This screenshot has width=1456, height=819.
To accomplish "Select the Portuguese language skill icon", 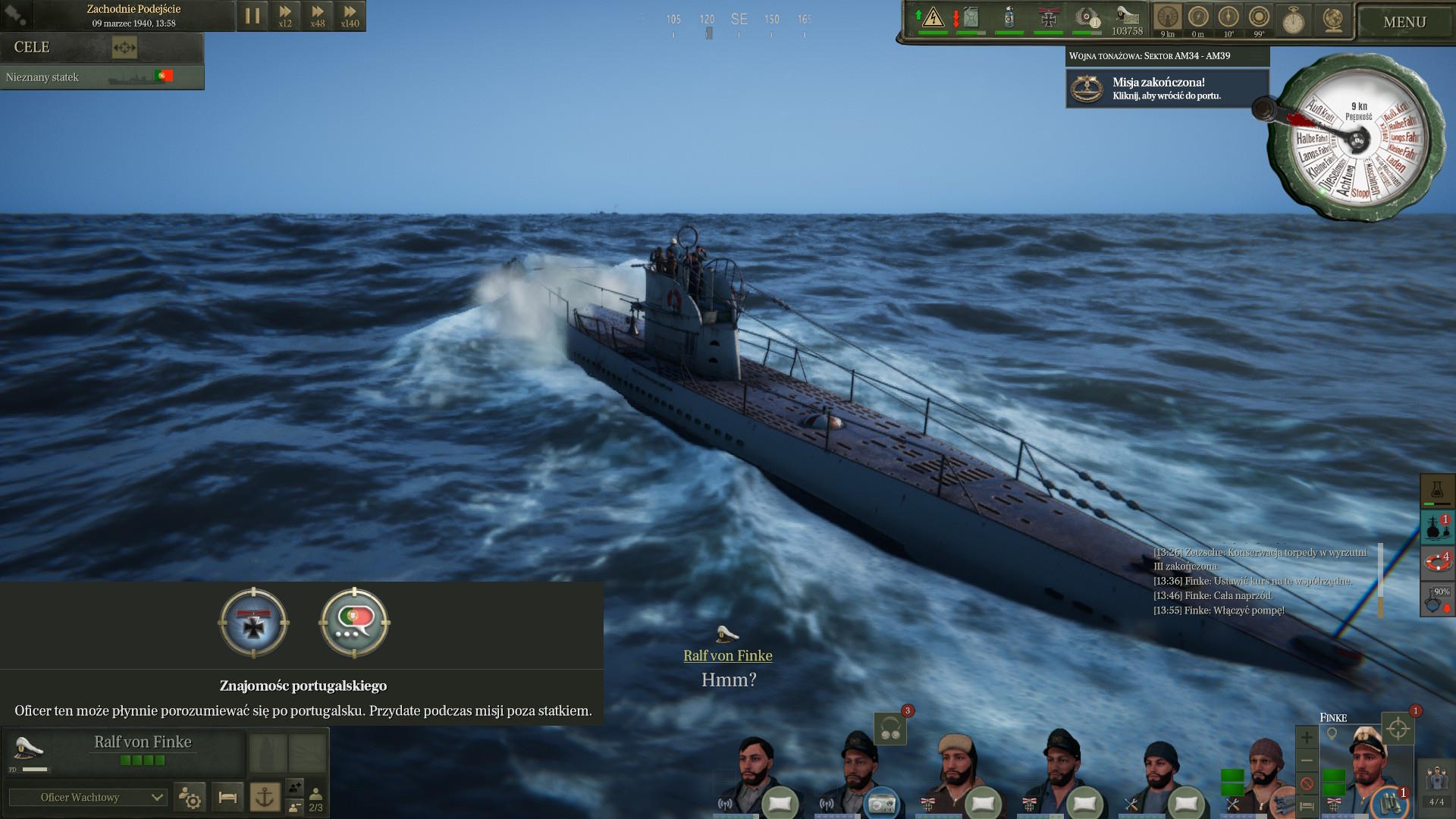I will (x=354, y=623).
